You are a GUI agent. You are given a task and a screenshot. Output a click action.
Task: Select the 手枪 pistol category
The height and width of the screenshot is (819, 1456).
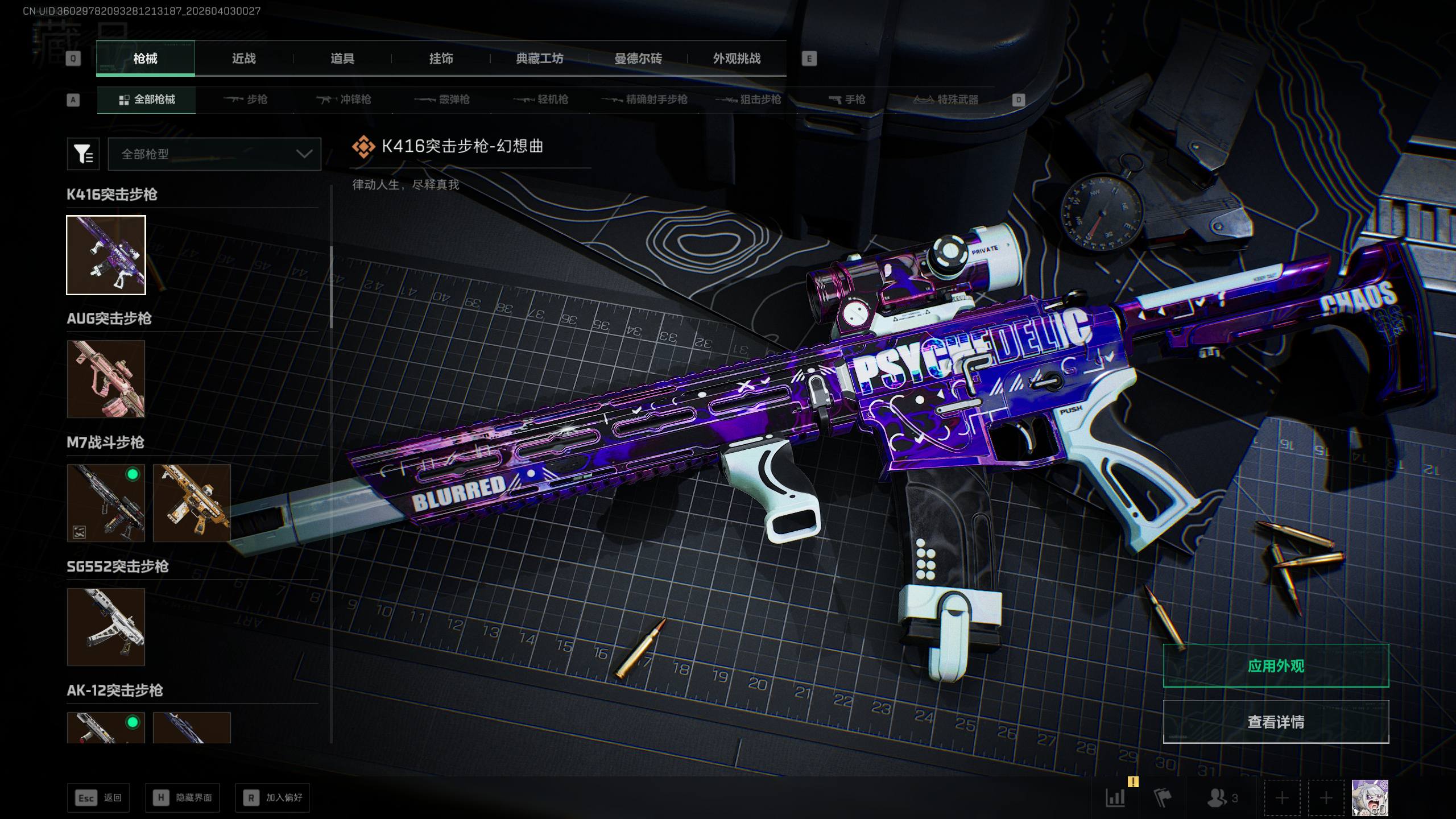pyautogui.click(x=847, y=100)
